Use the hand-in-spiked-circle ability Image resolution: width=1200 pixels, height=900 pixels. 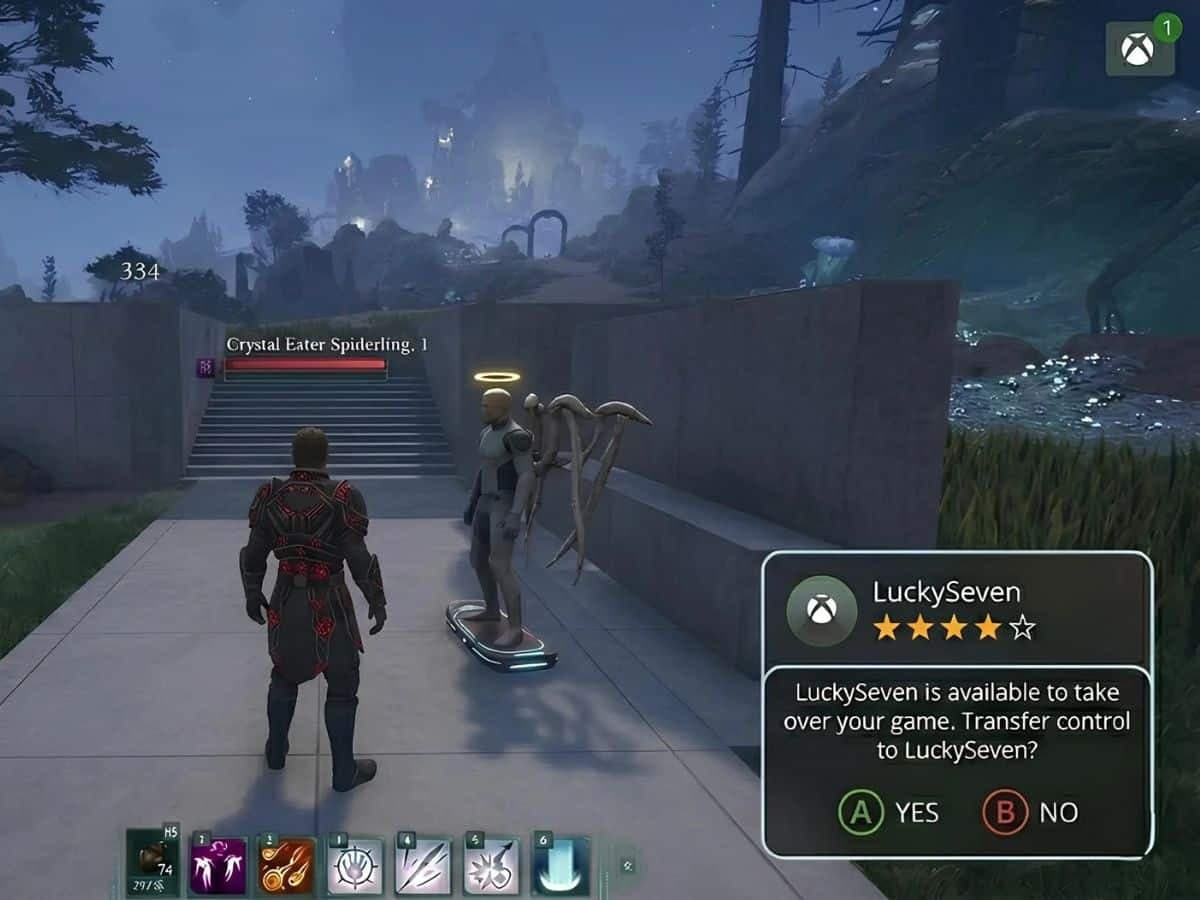355,865
